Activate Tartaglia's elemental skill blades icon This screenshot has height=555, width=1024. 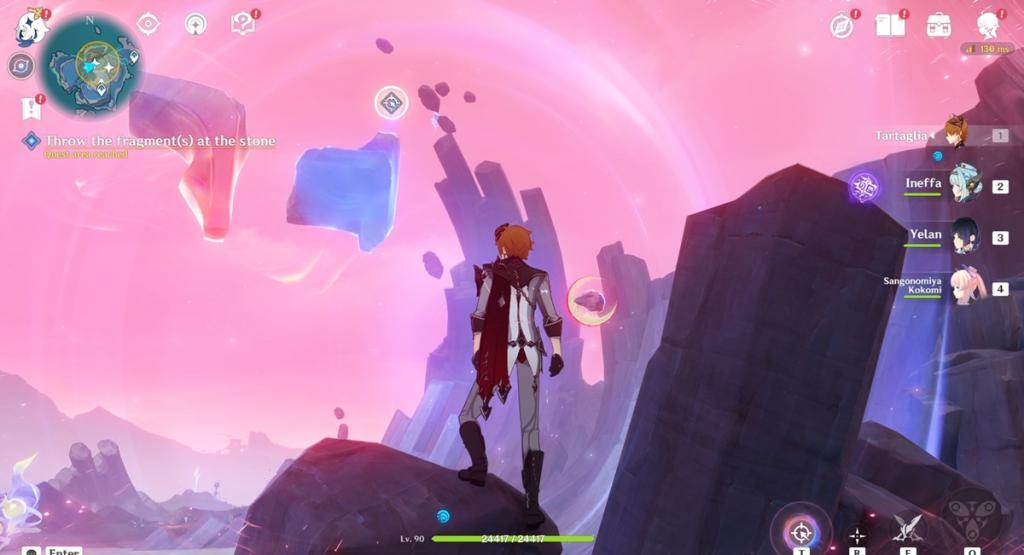click(909, 528)
